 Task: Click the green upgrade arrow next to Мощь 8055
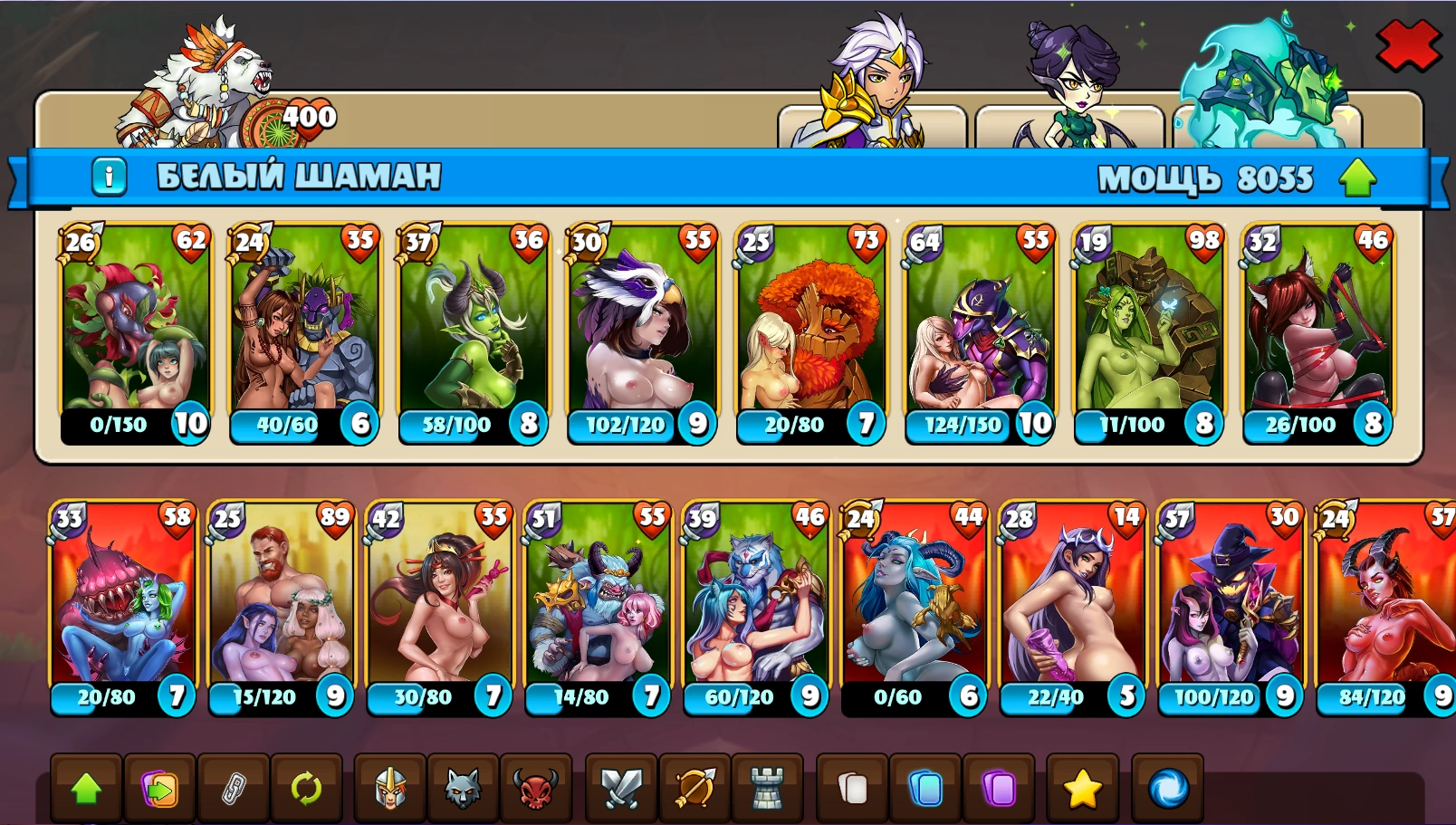pyautogui.click(x=1357, y=177)
